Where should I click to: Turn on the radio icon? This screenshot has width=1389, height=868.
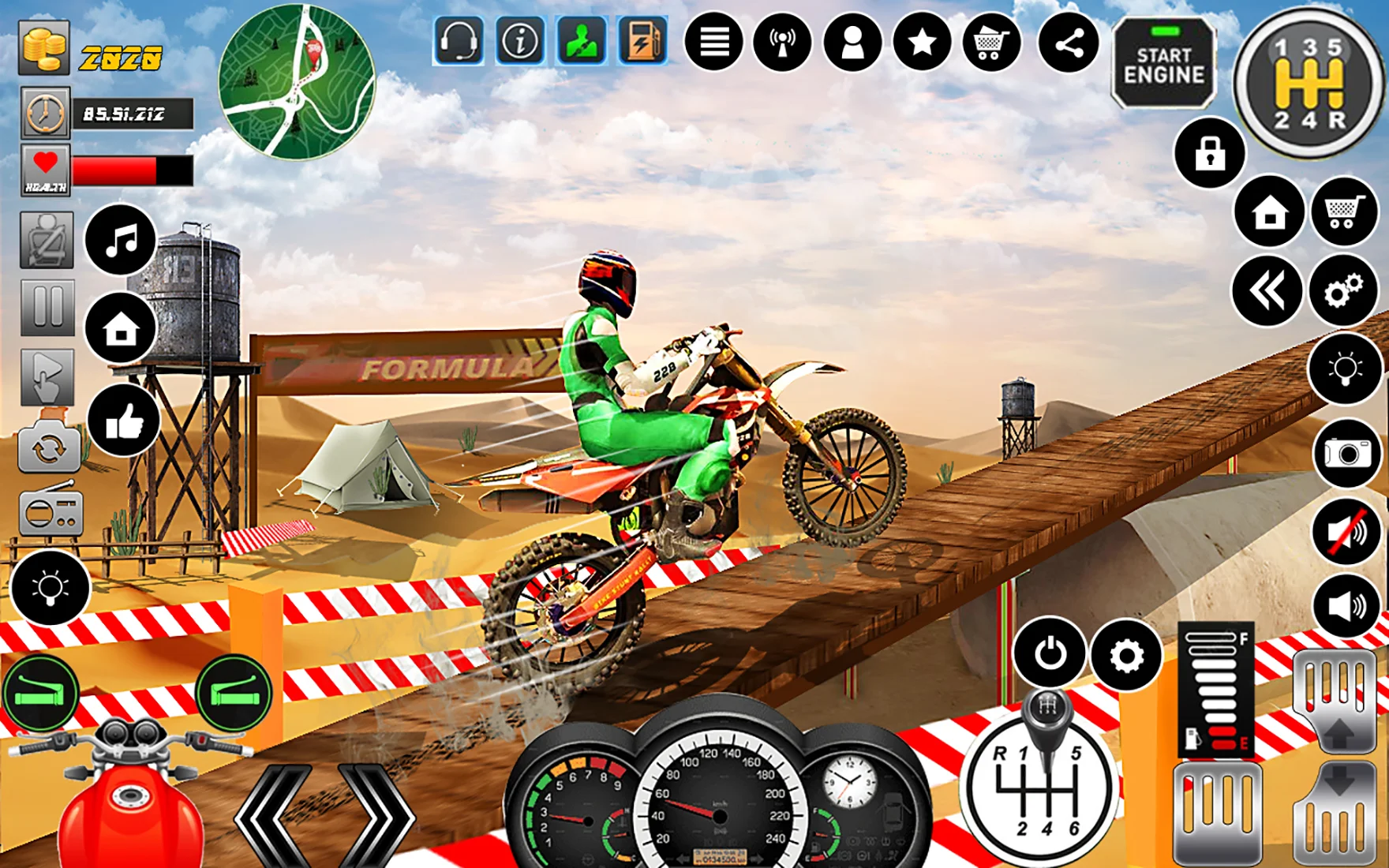tap(50, 511)
